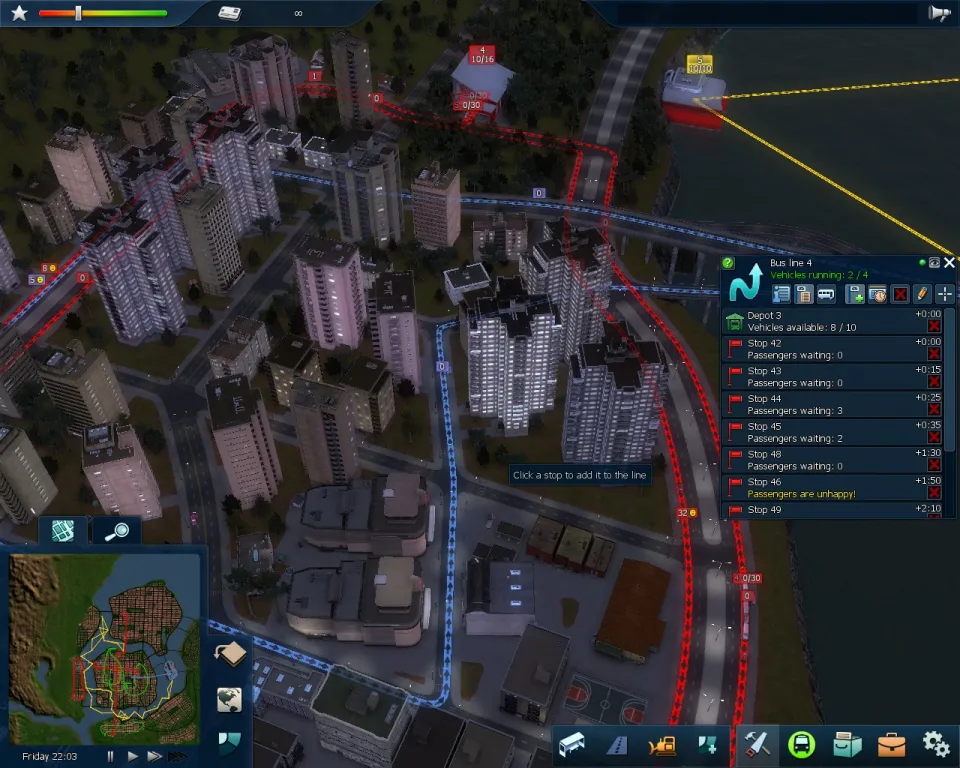960x768 pixels.
Task: Click the pencil rename line icon
Action: pyautogui.click(x=922, y=294)
